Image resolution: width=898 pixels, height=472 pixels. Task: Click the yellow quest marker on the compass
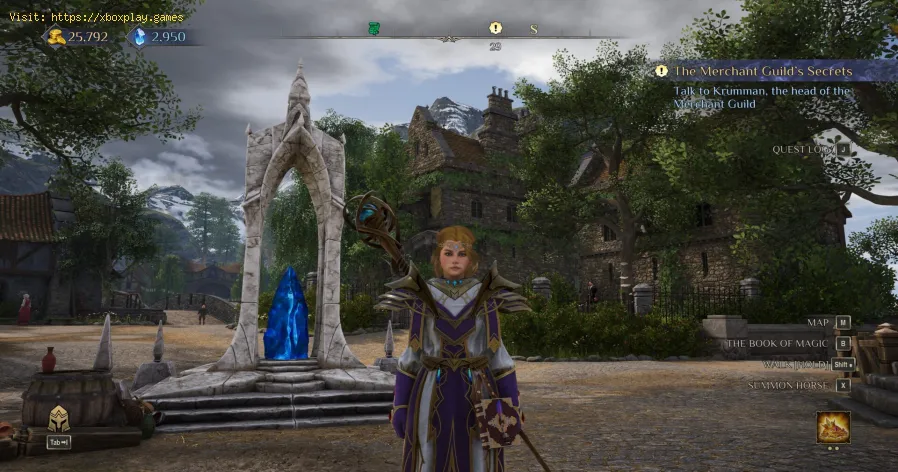[x=495, y=29]
